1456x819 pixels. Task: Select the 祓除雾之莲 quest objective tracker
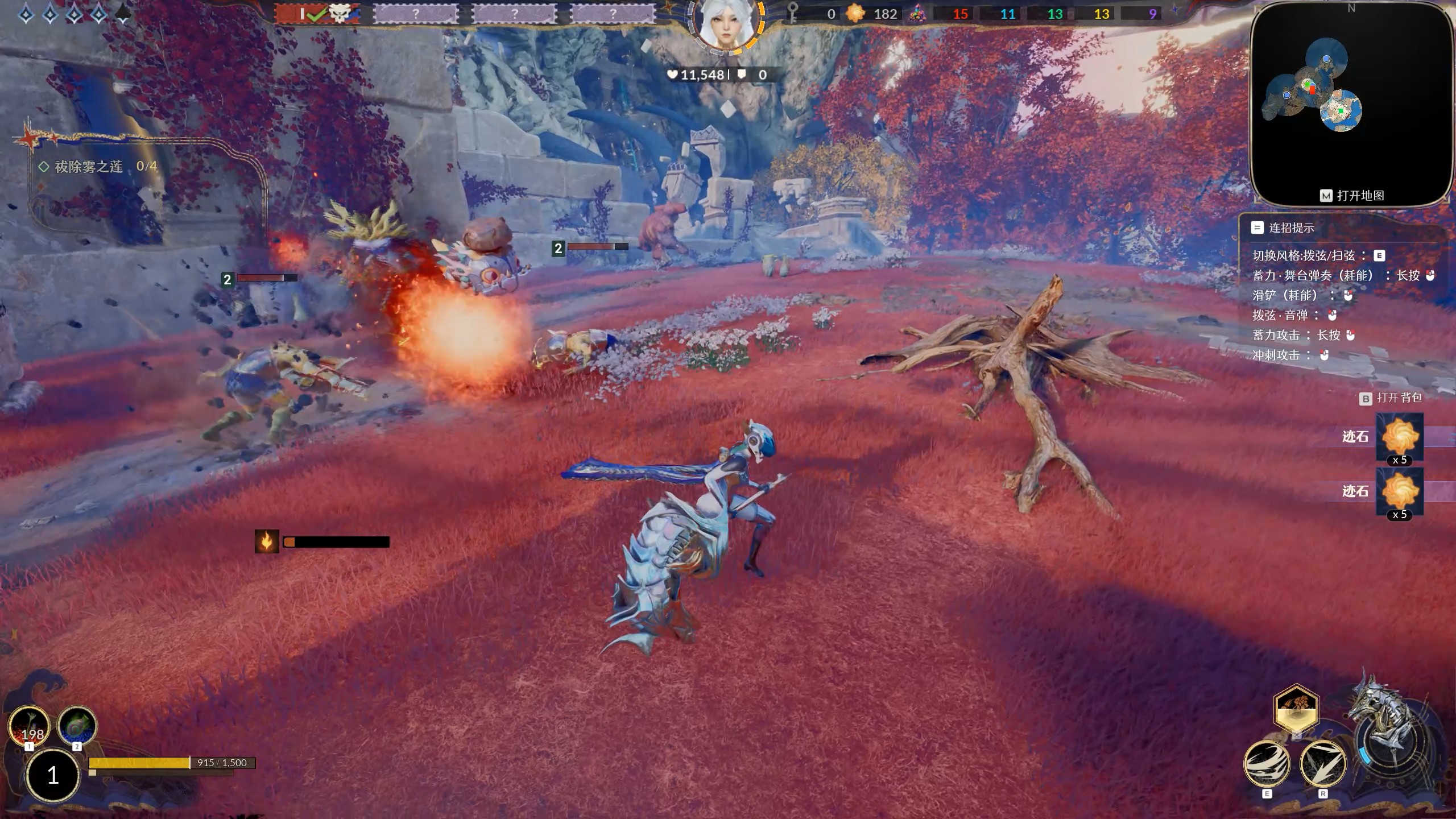(x=97, y=166)
